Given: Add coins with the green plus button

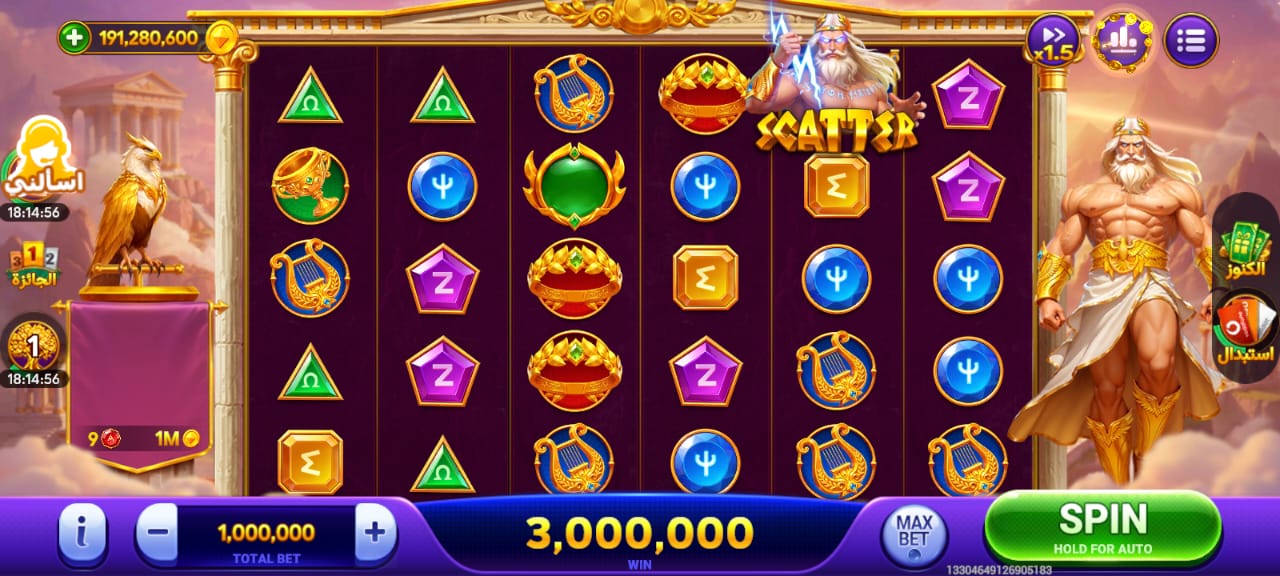Looking at the screenshot, I should [x=74, y=39].
